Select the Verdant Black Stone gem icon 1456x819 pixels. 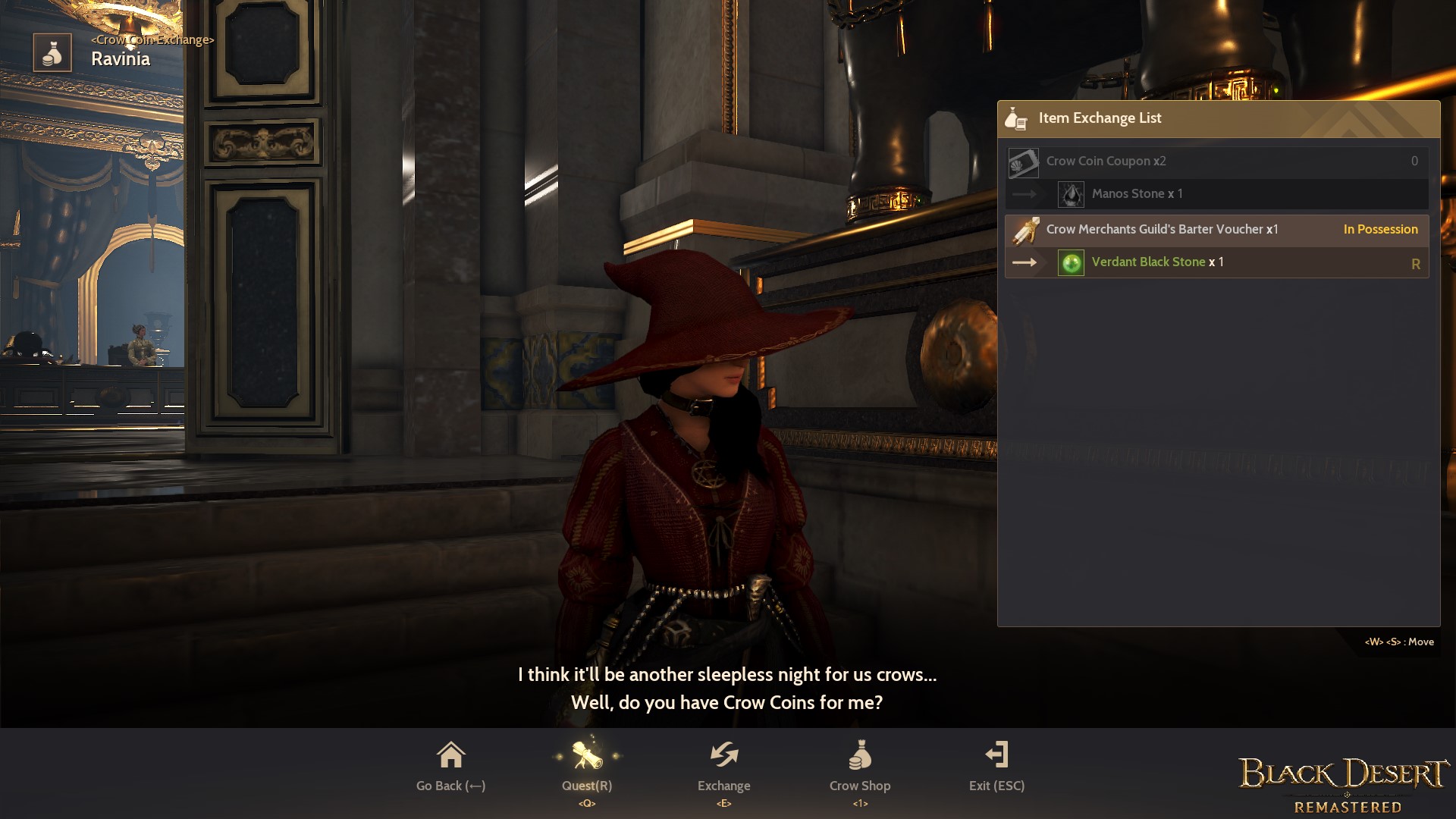[x=1071, y=262]
